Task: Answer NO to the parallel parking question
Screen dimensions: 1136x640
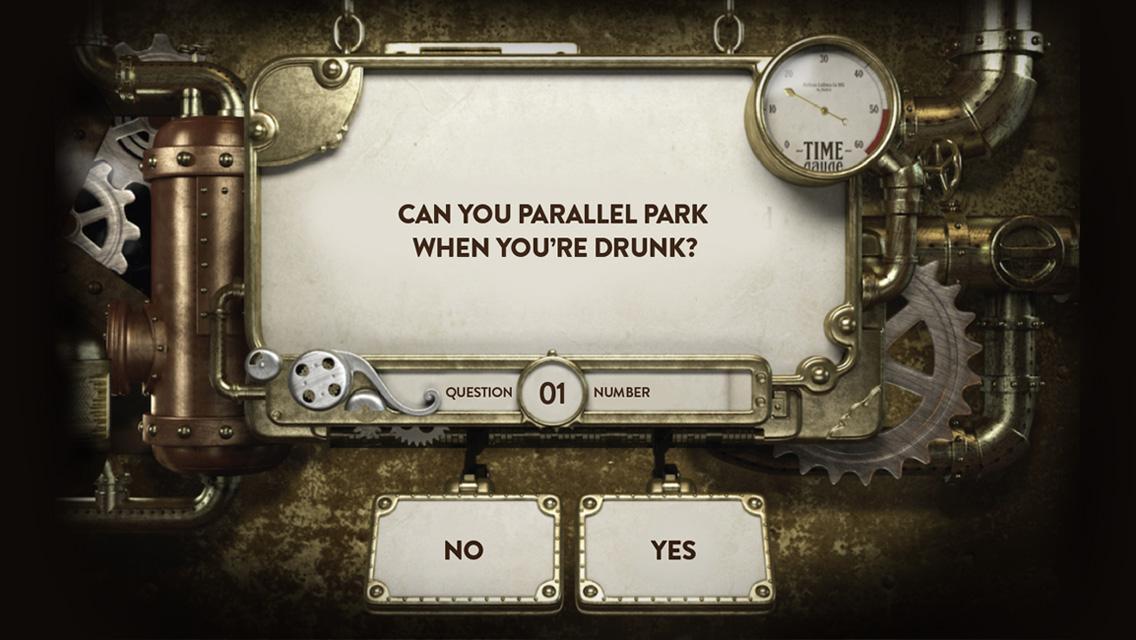Action: coord(464,550)
